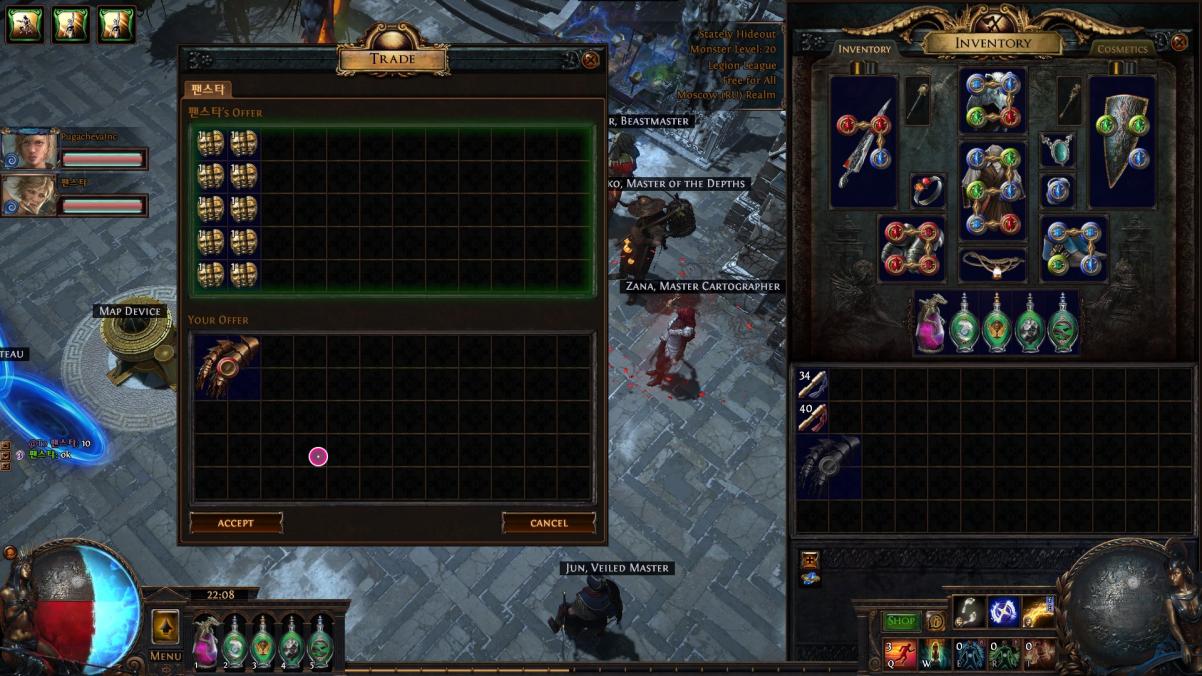
Task: Select the equipped shield slot
Action: tap(1122, 142)
